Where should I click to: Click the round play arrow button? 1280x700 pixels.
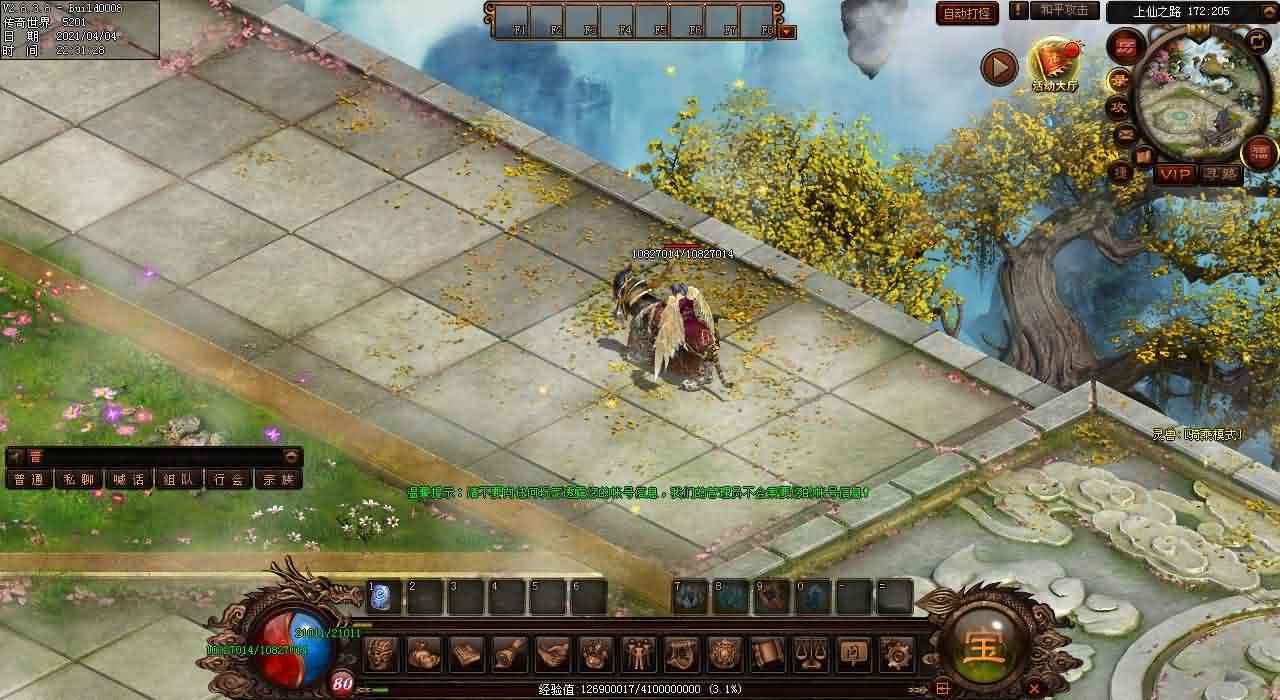tap(999, 67)
